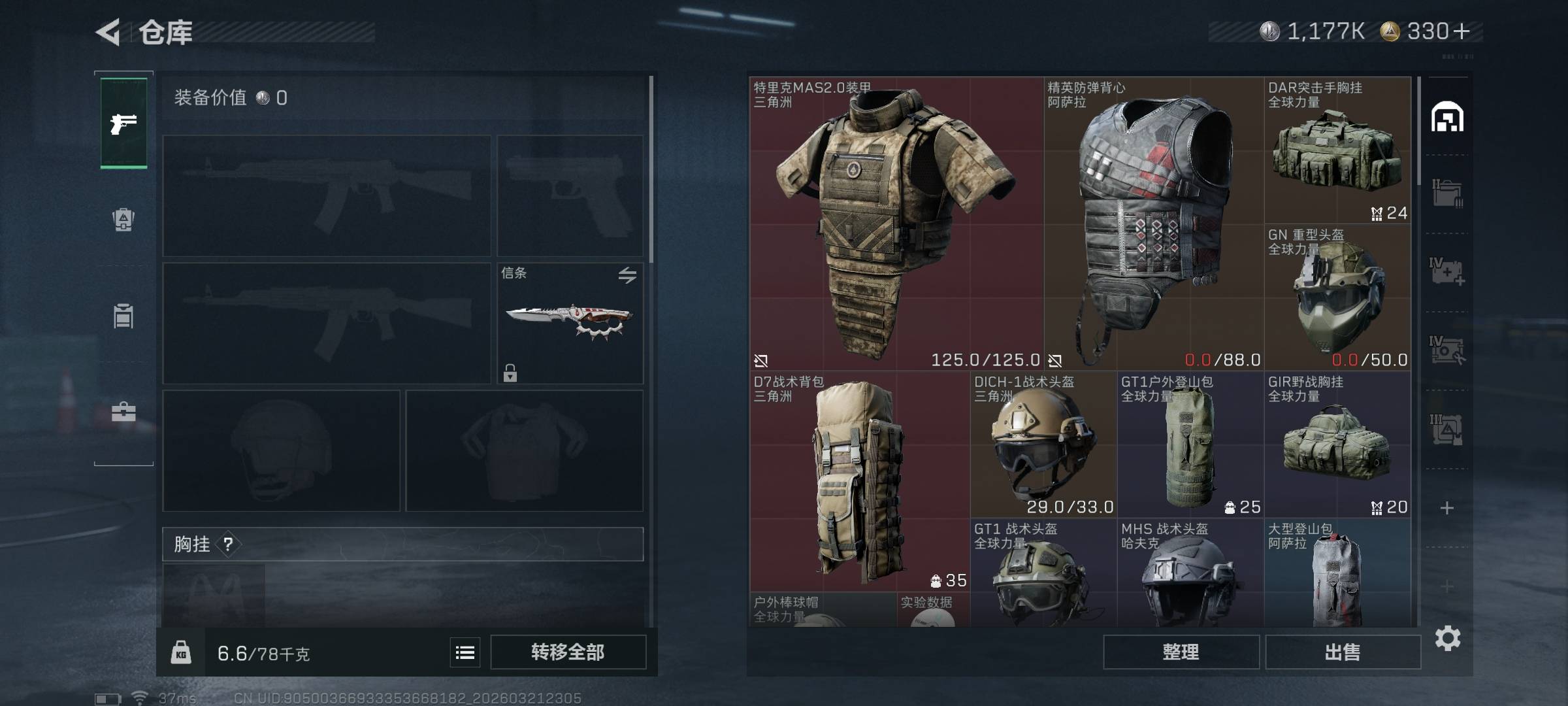Screen dimensions: 1568x706
Task: Open the briefcase tab in left sidebar
Action: click(123, 412)
